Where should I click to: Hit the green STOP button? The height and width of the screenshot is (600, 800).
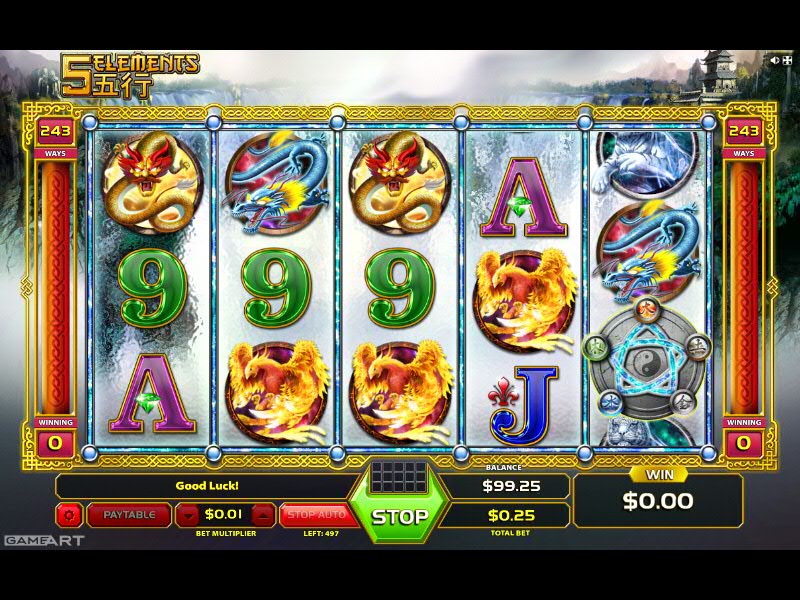pos(400,516)
